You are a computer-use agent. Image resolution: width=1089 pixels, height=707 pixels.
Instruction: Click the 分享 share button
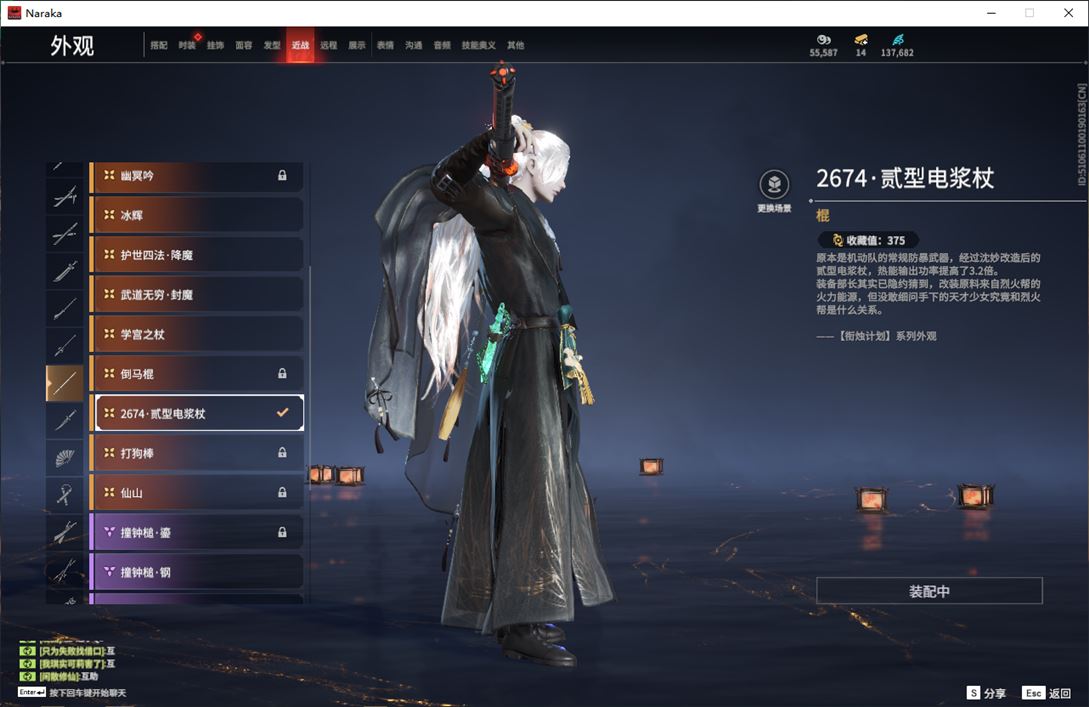coord(986,693)
